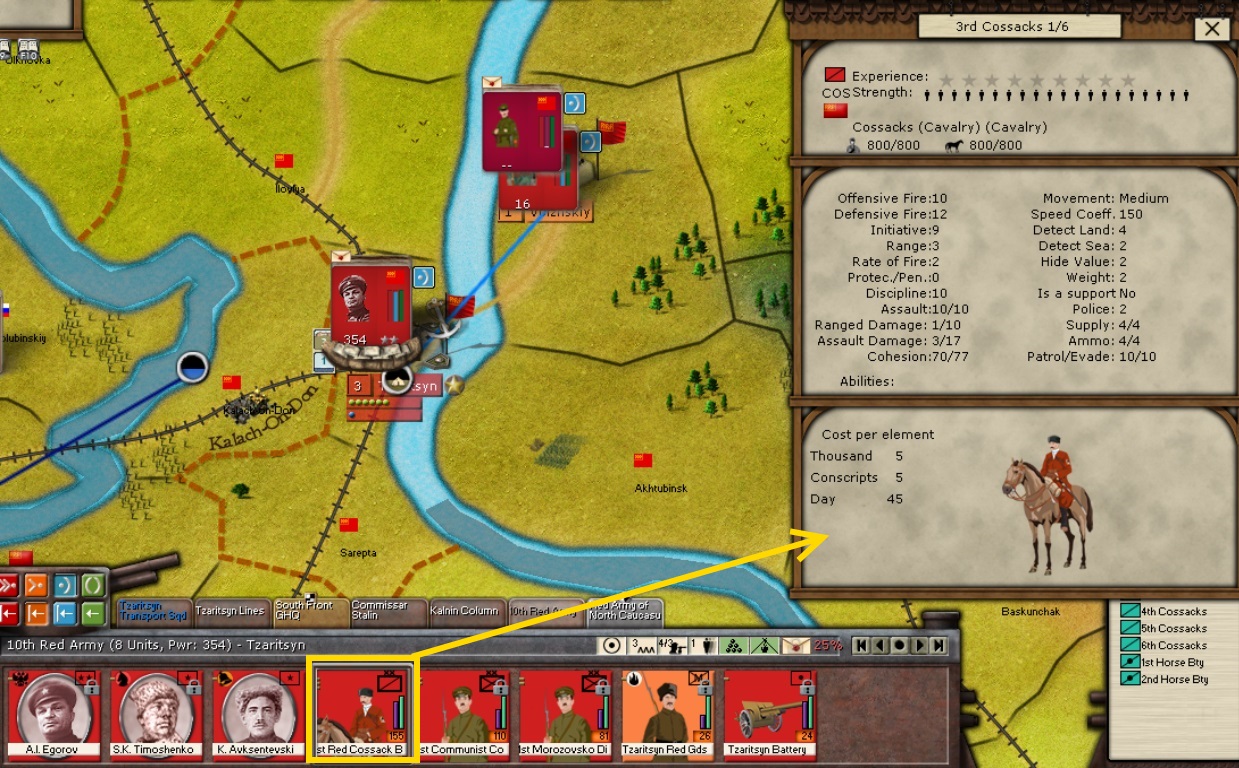Viewport: 1239px width, 768px height.
Task: Choose 6th Cossacks in the element list
Action: (x=1173, y=646)
